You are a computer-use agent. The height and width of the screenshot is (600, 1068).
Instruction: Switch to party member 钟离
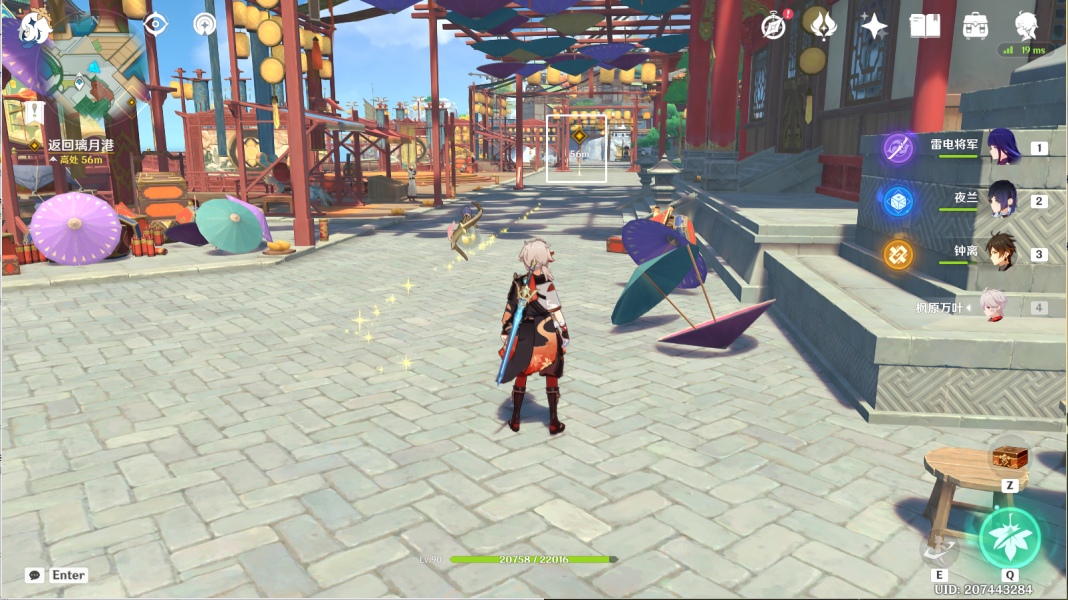tap(1003, 253)
